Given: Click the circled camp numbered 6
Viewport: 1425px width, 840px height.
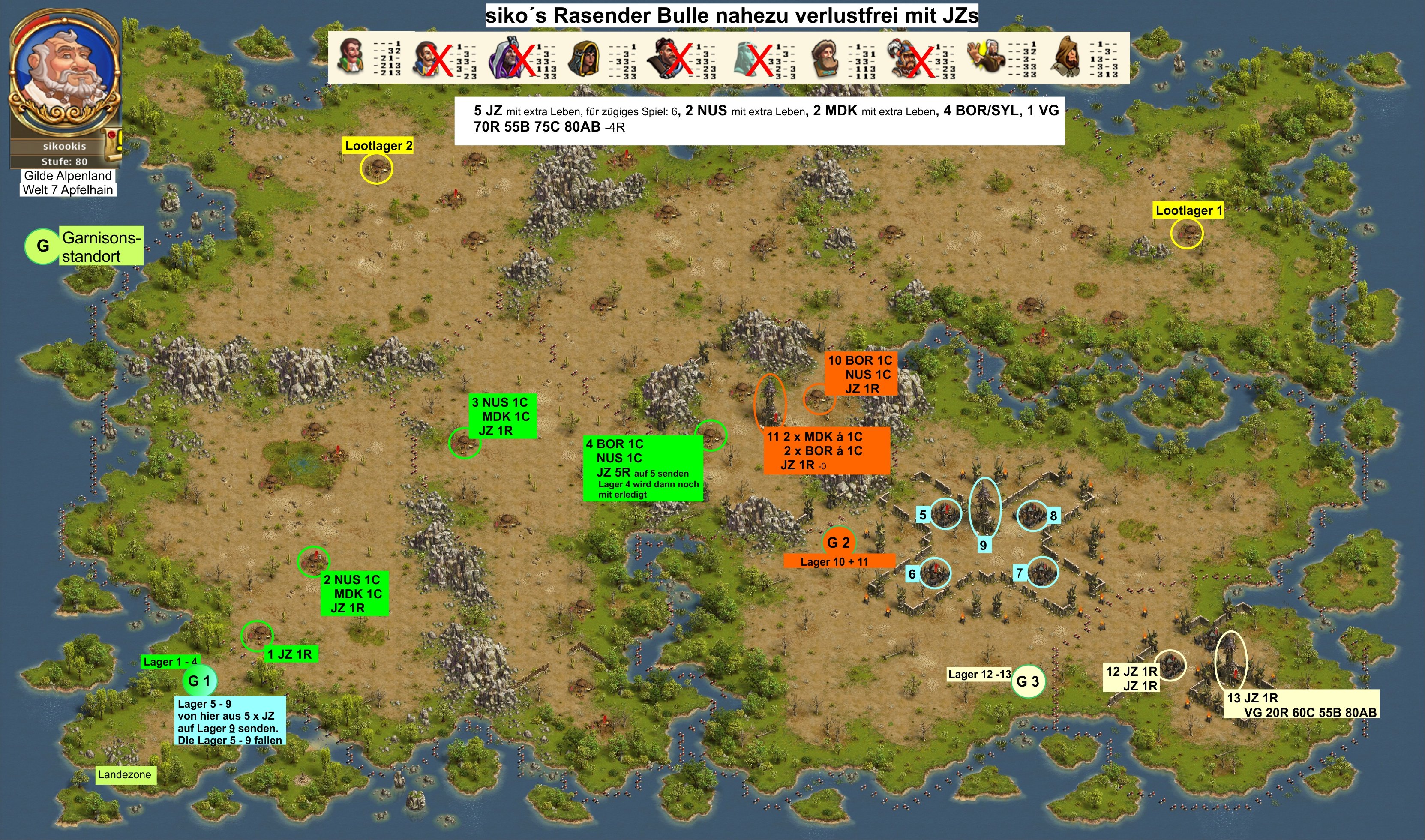Looking at the screenshot, I should pos(934,573).
